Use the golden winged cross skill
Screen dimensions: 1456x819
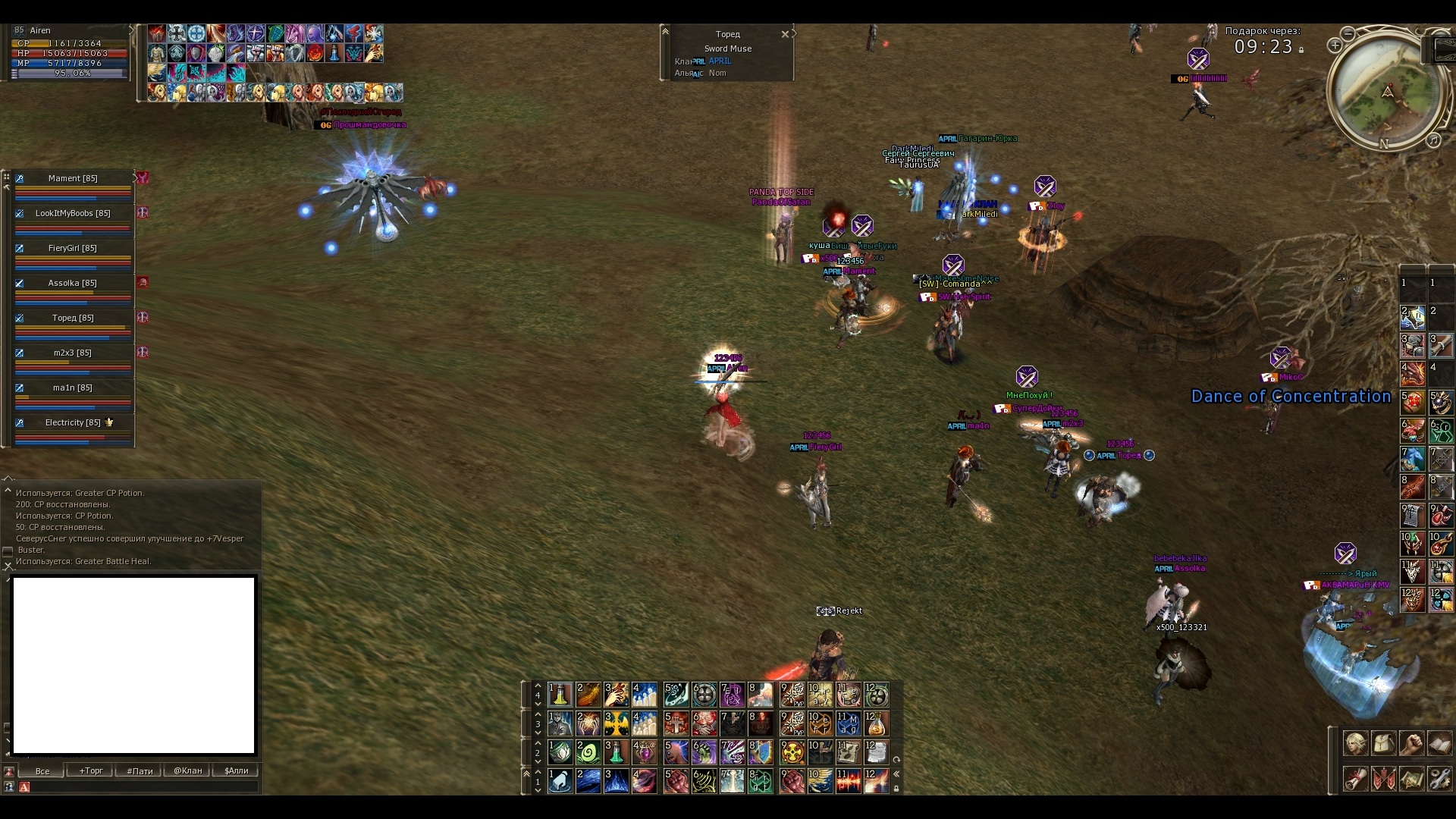click(x=616, y=723)
